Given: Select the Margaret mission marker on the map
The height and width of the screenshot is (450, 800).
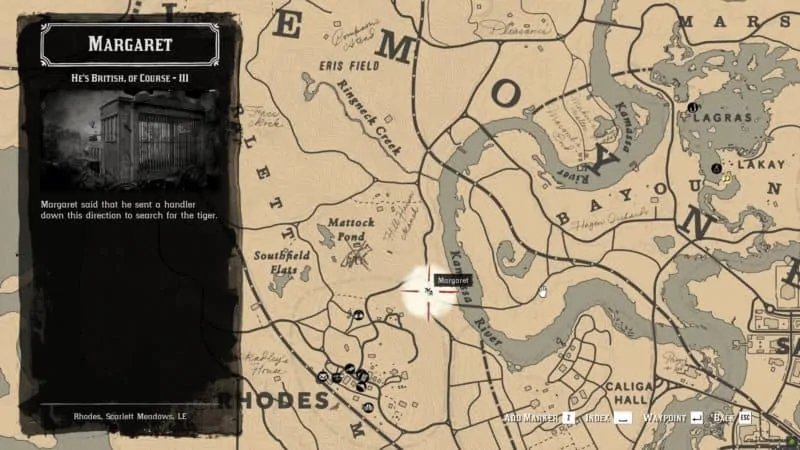Looking at the screenshot, I should (x=428, y=292).
